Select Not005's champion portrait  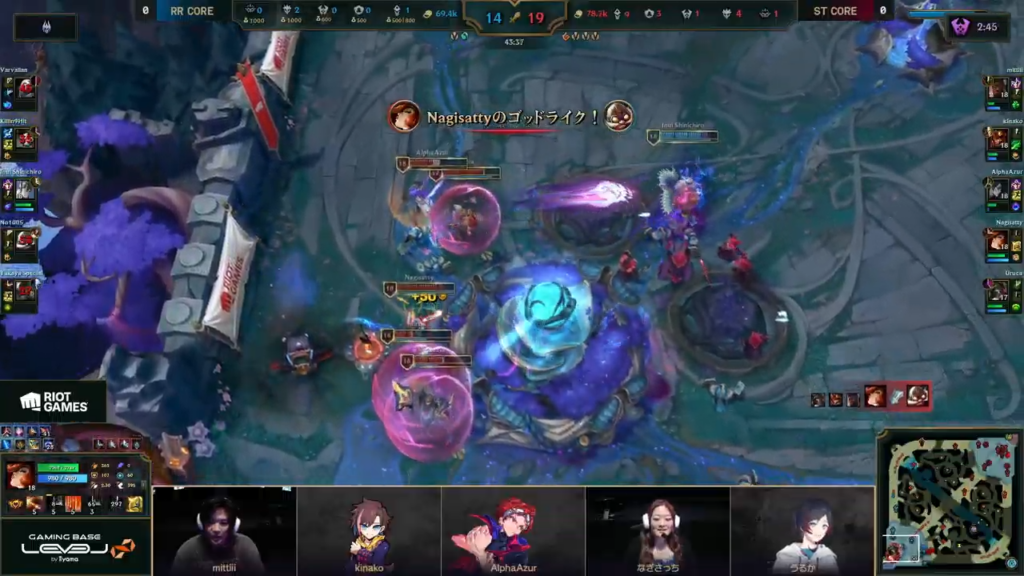pyautogui.click(x=25, y=240)
